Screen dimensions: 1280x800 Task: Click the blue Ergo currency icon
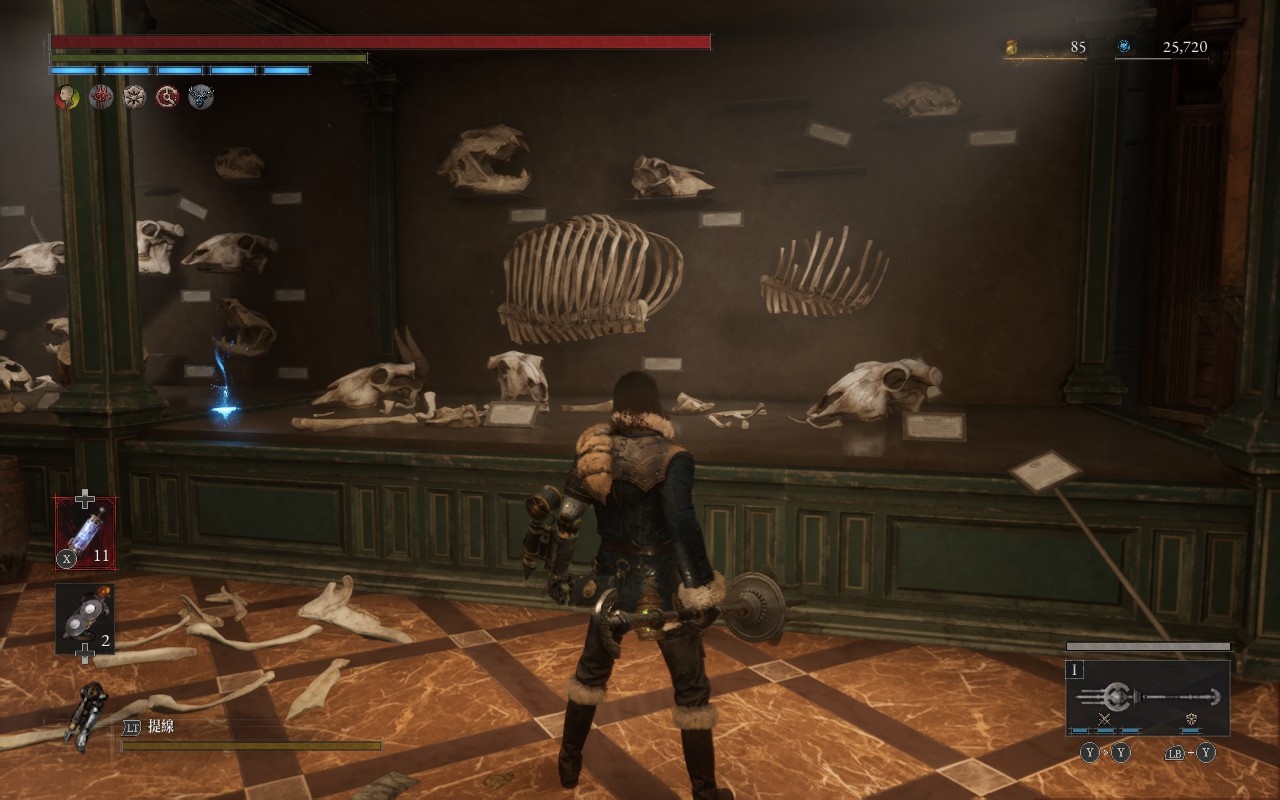pyautogui.click(x=1124, y=47)
